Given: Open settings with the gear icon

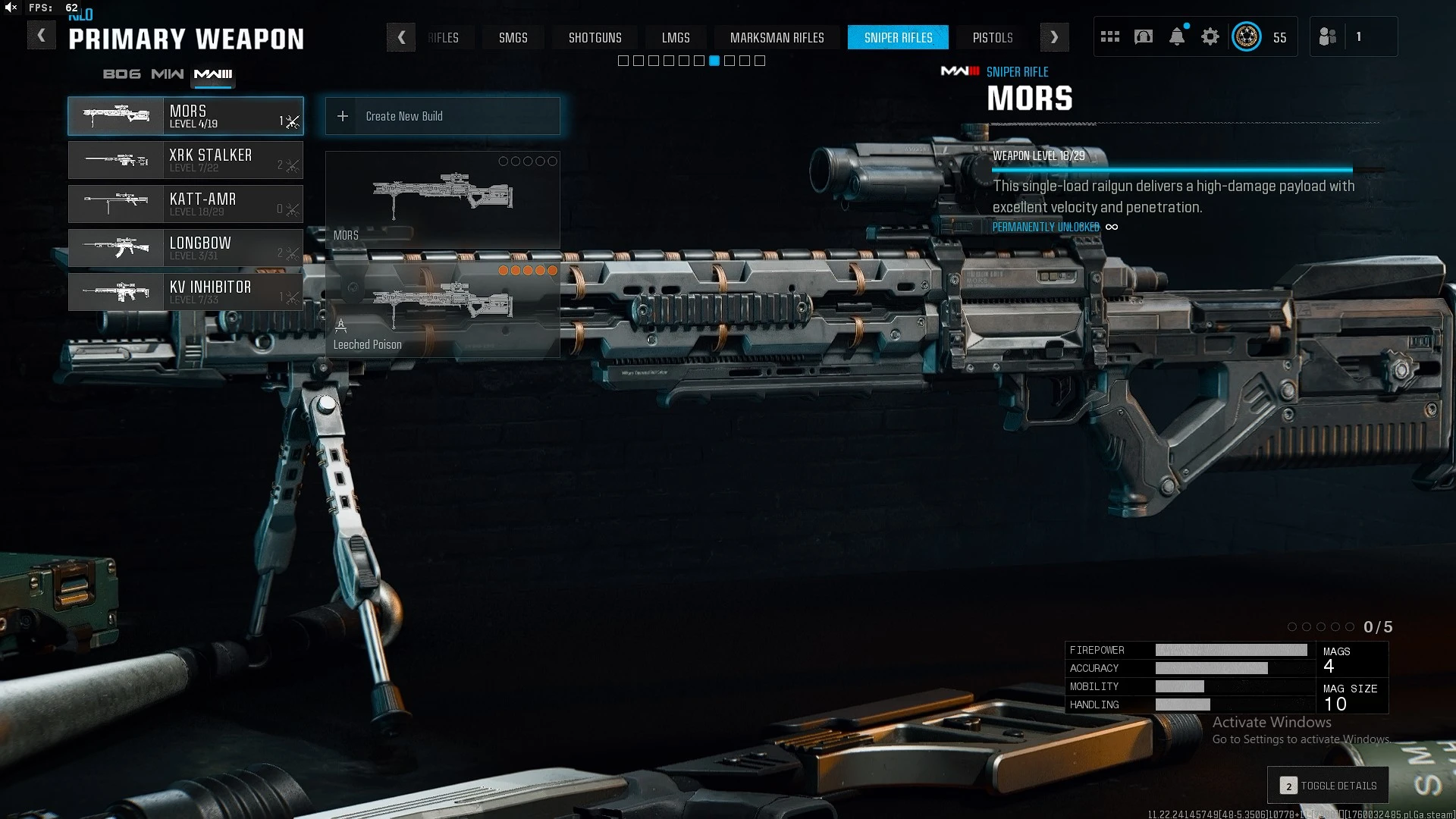Looking at the screenshot, I should 1210,36.
